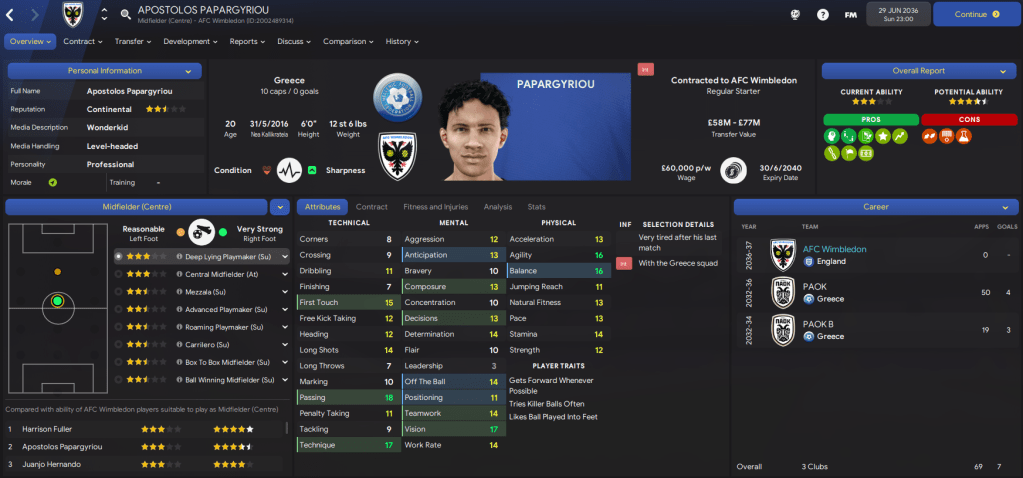Switch to the Analysis tab
1023x478 pixels.
497,206
